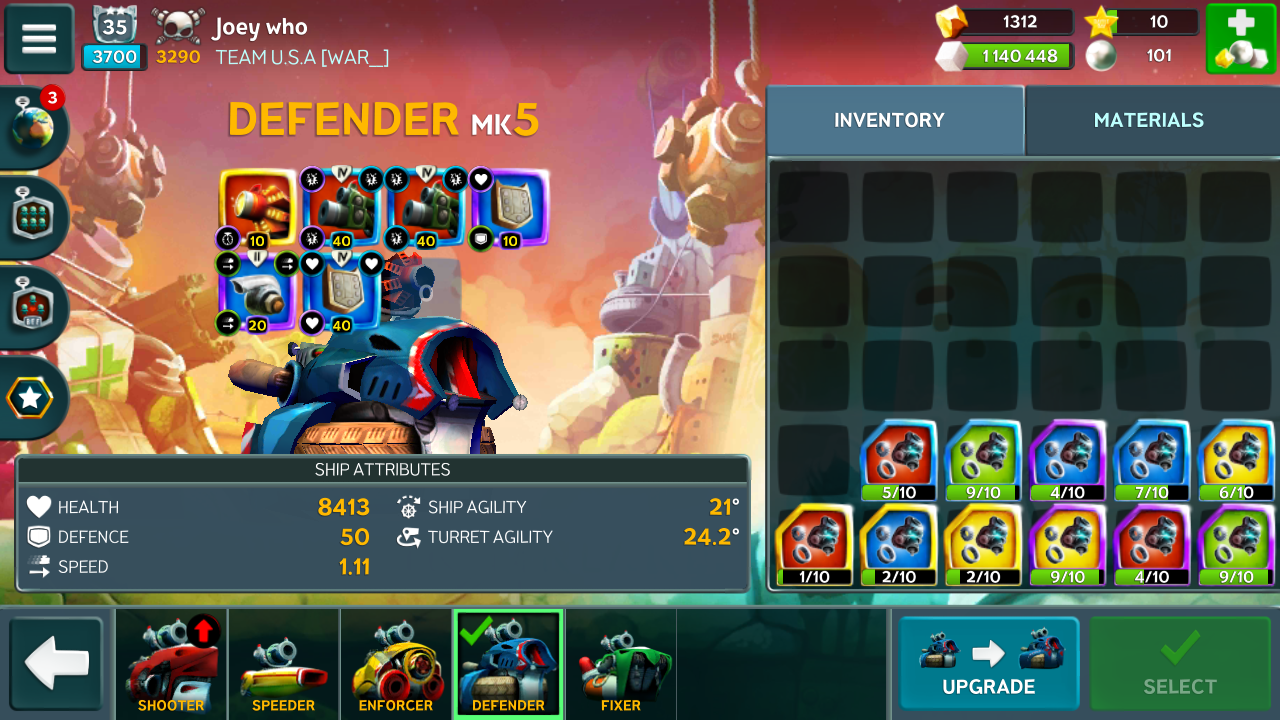This screenshot has width=1280, height=720.
Task: Upgrade the Defender ship
Action: [988, 663]
